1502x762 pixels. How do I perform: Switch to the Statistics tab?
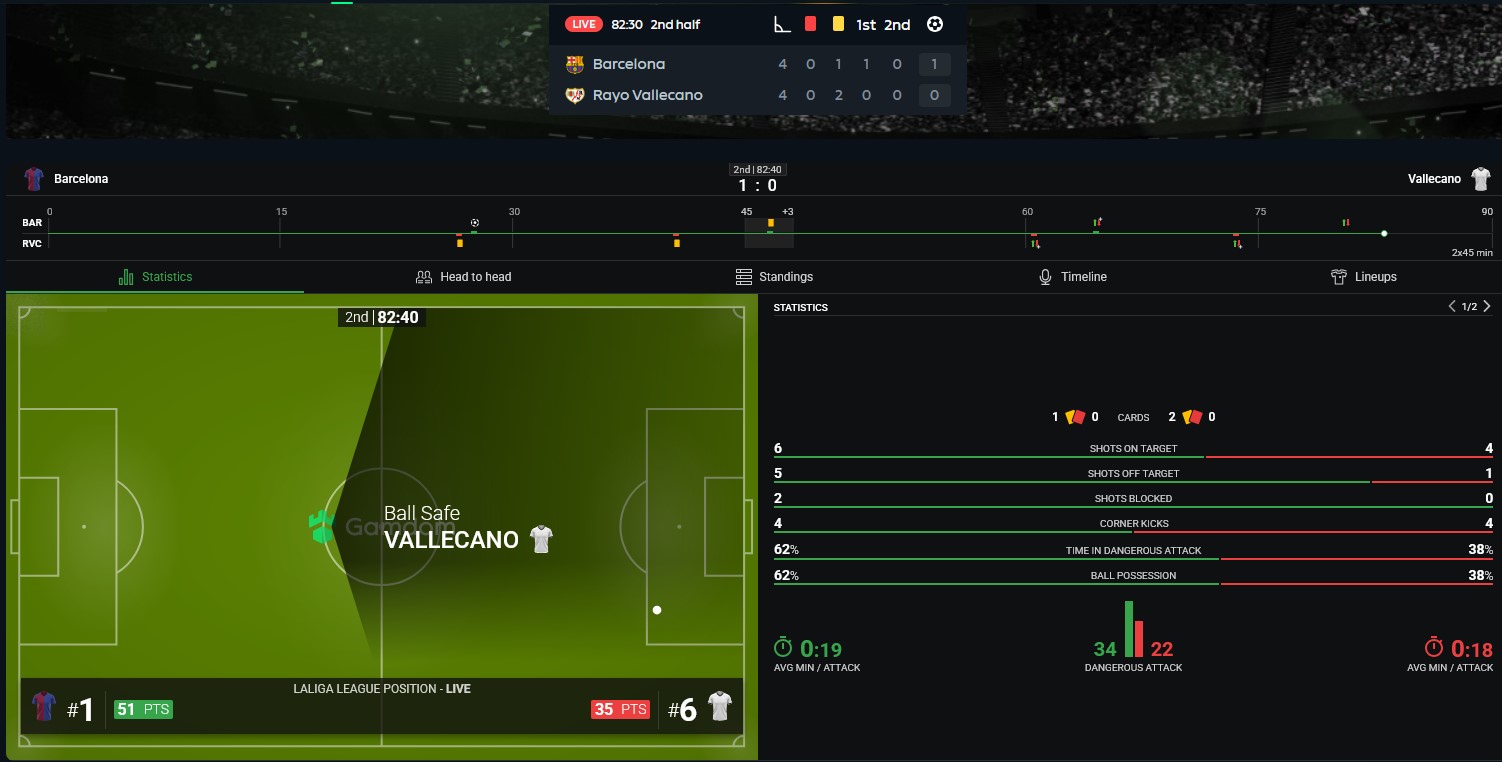[x=155, y=277]
